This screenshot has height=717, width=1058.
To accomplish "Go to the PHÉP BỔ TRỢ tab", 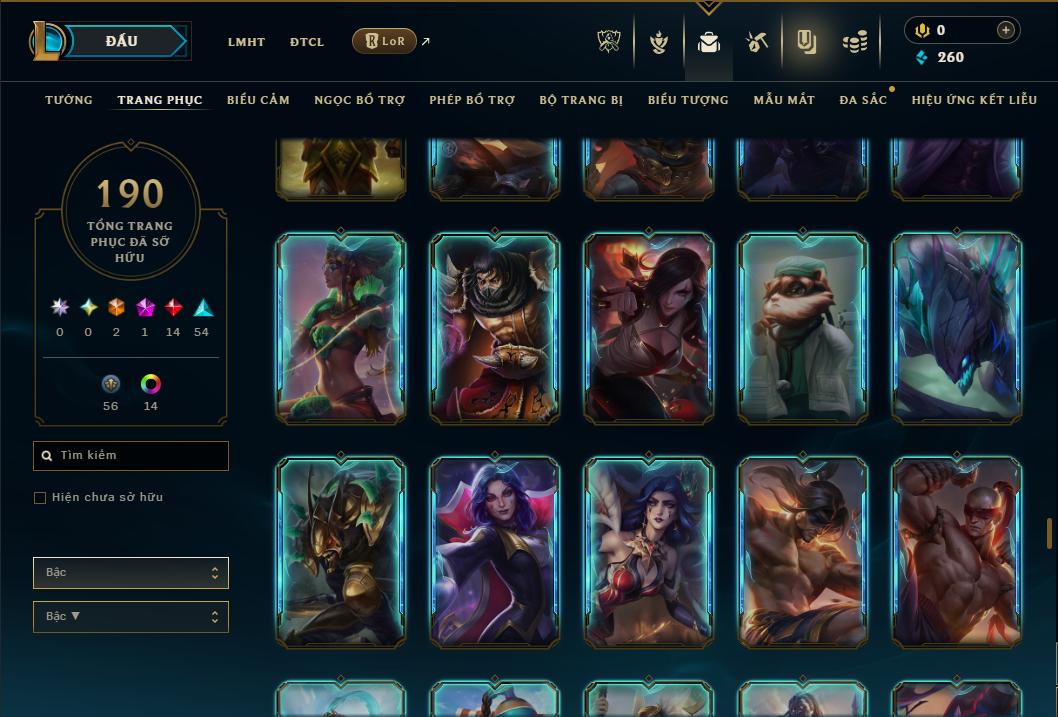I will click(x=472, y=100).
